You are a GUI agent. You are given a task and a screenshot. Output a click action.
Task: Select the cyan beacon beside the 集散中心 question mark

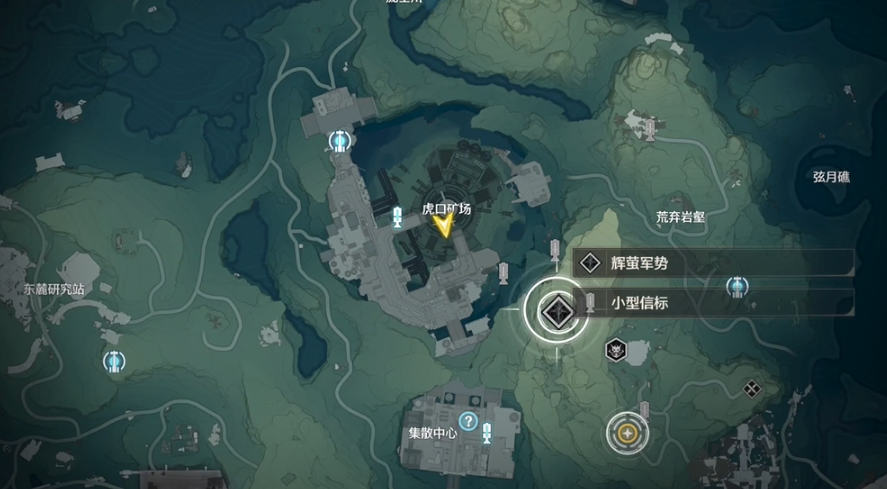tap(487, 432)
